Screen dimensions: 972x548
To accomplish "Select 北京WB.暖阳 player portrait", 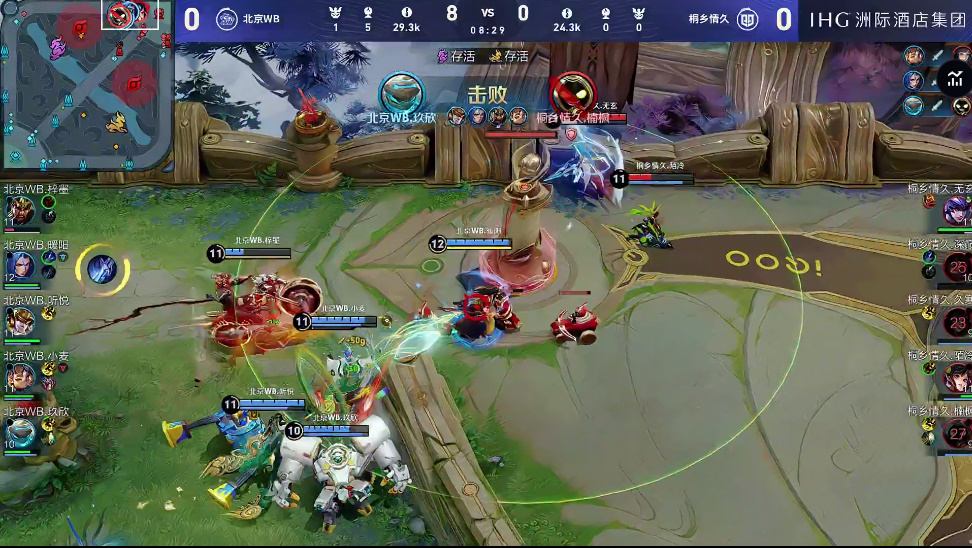I will (x=19, y=266).
